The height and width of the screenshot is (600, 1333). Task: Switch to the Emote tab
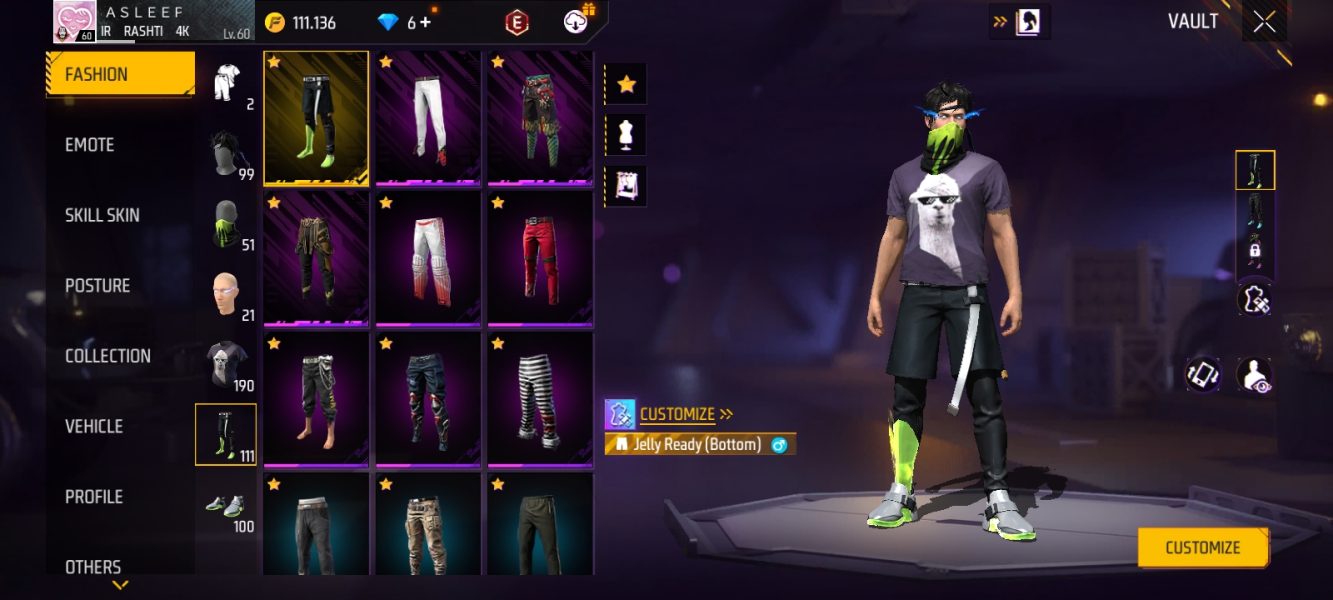(90, 145)
